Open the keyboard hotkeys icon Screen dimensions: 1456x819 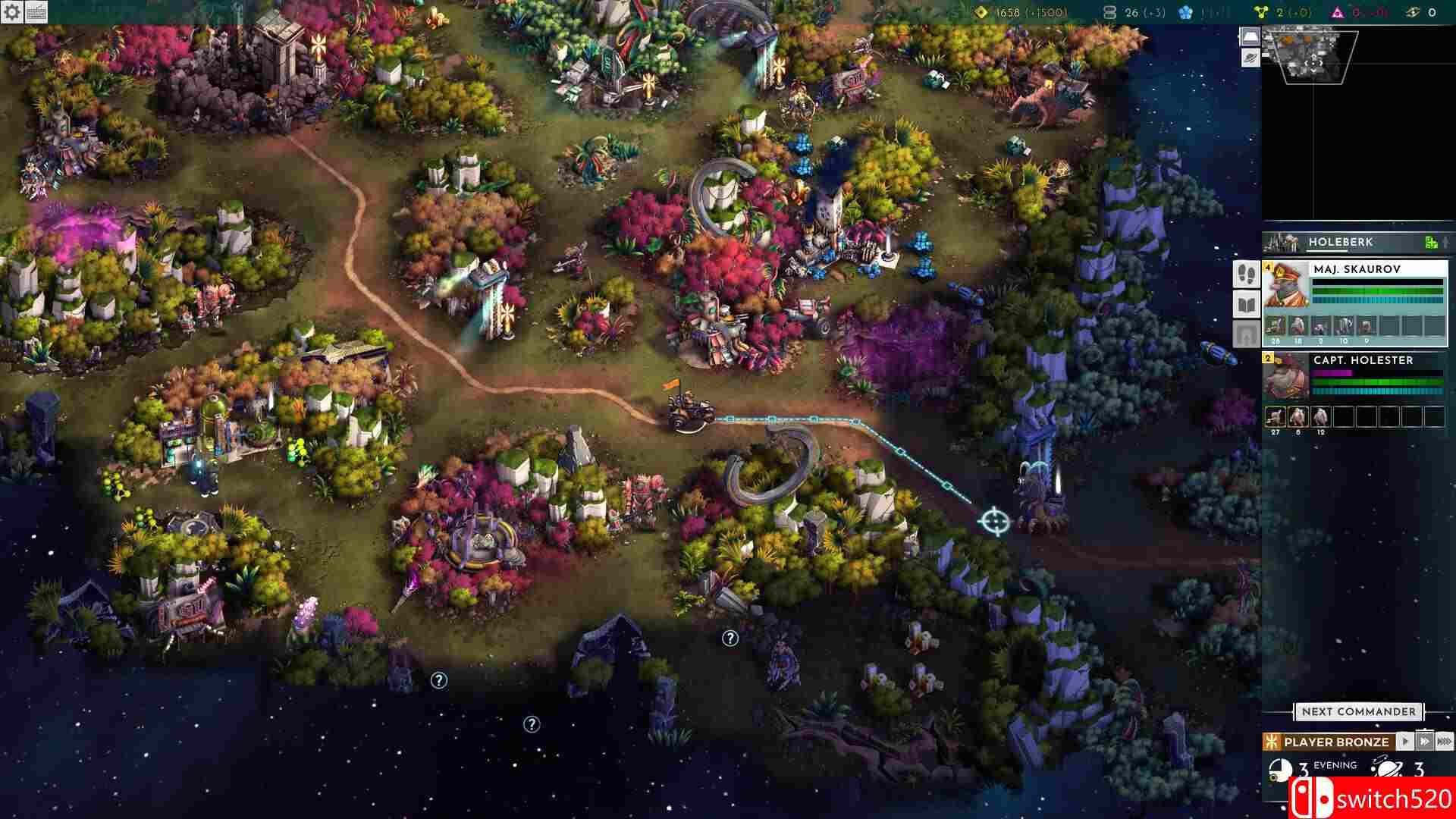tap(36, 12)
